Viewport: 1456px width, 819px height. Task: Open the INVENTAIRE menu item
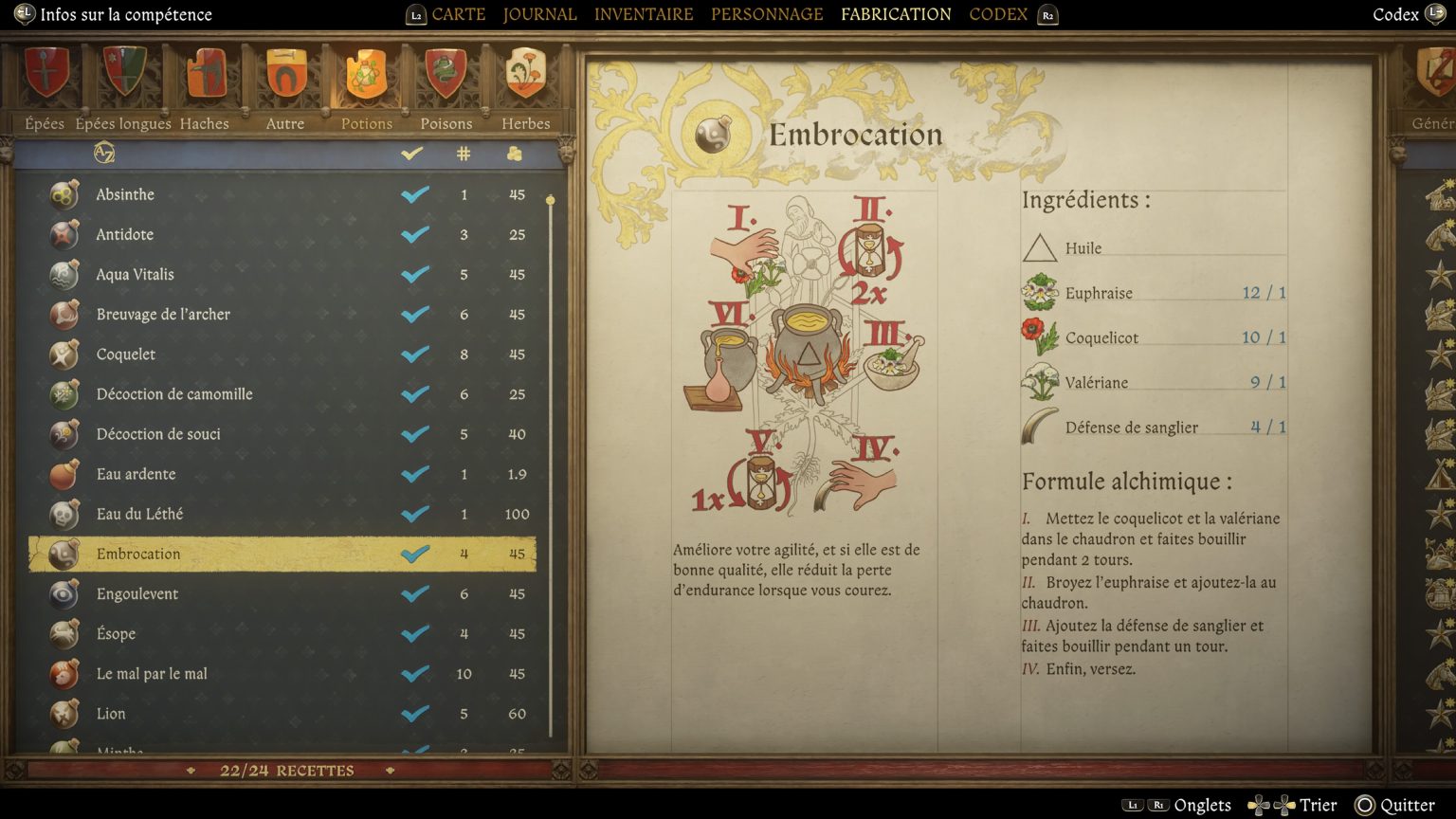pyautogui.click(x=644, y=14)
